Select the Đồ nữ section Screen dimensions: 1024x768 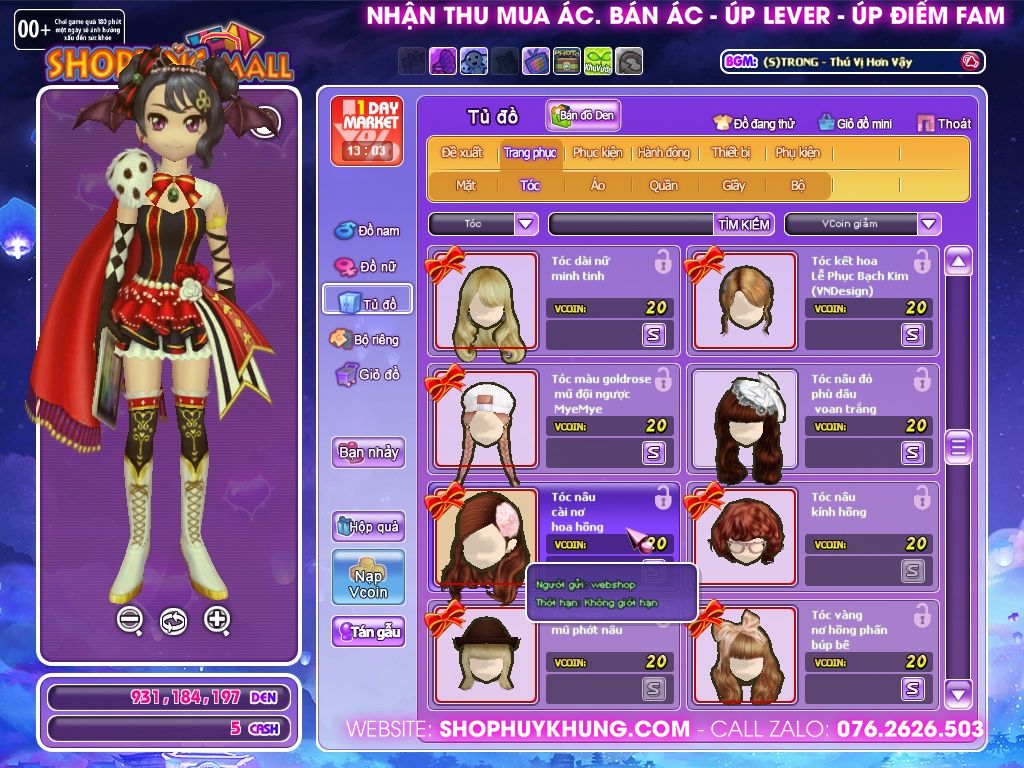click(x=366, y=267)
